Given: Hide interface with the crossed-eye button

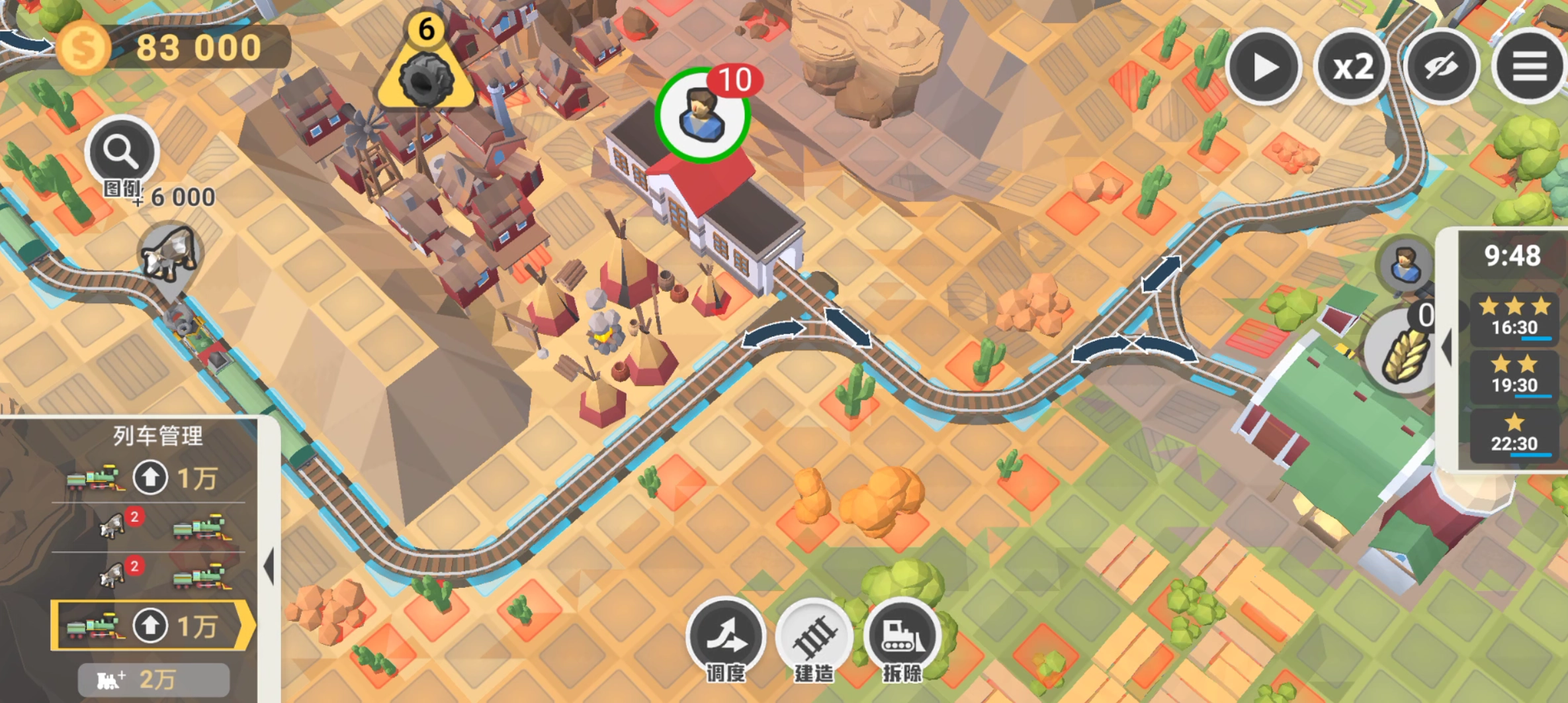Looking at the screenshot, I should [x=1441, y=67].
